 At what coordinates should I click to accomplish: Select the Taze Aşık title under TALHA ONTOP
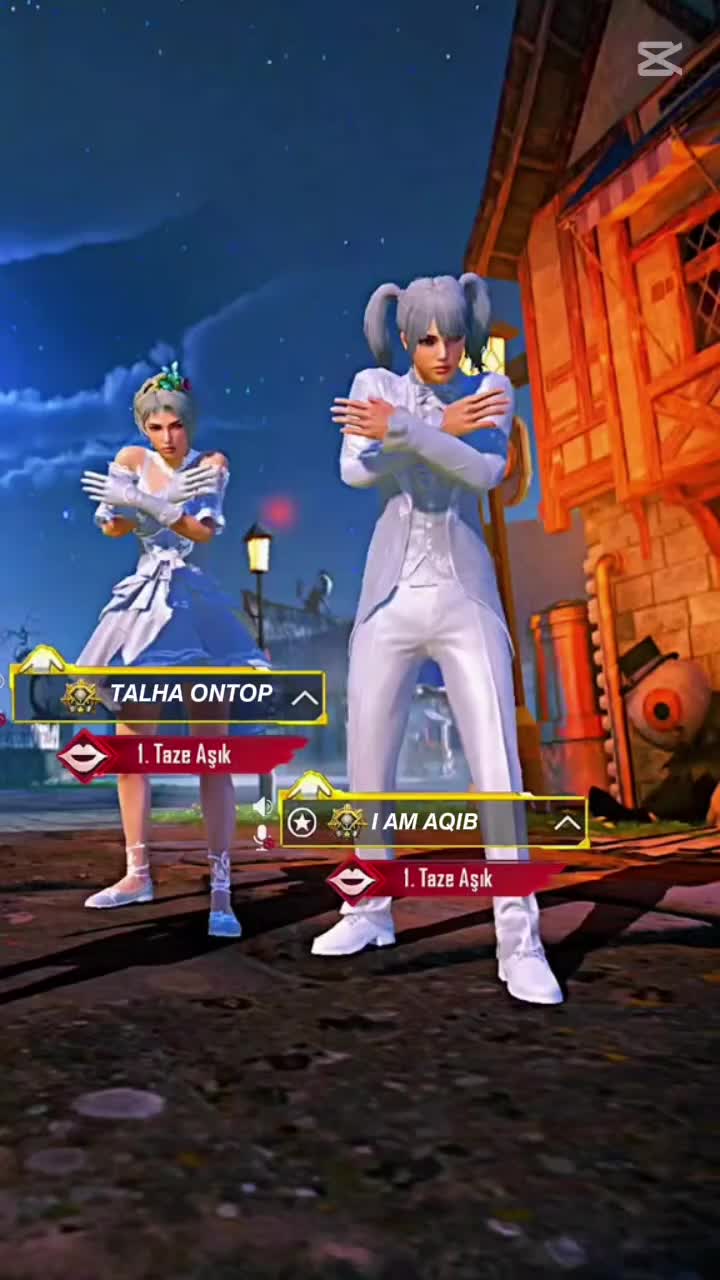pos(183,756)
